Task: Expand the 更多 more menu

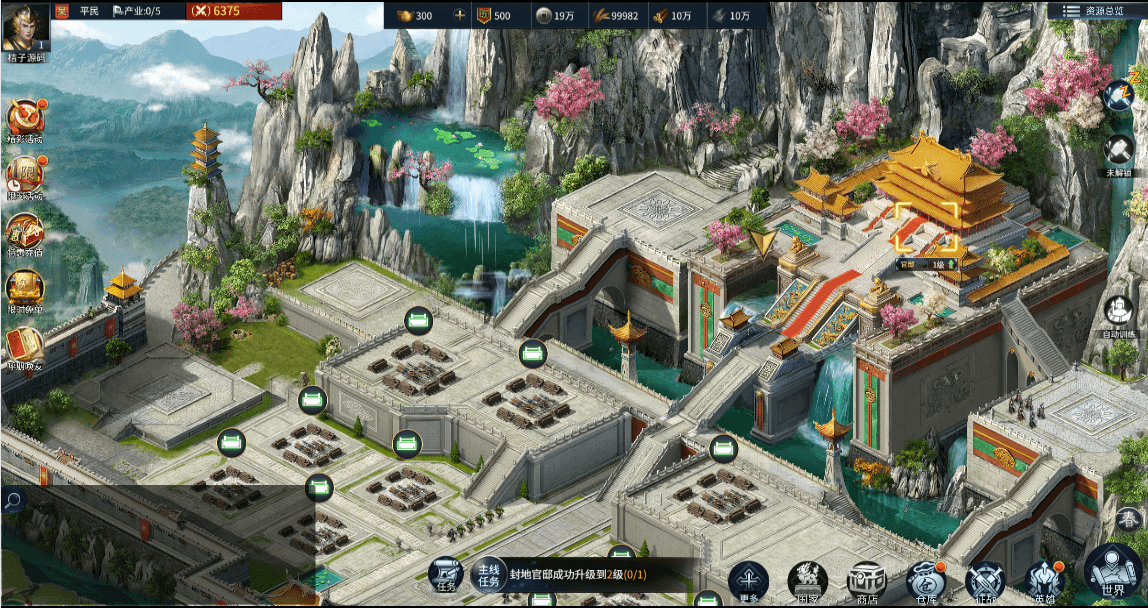Action: tap(748, 581)
